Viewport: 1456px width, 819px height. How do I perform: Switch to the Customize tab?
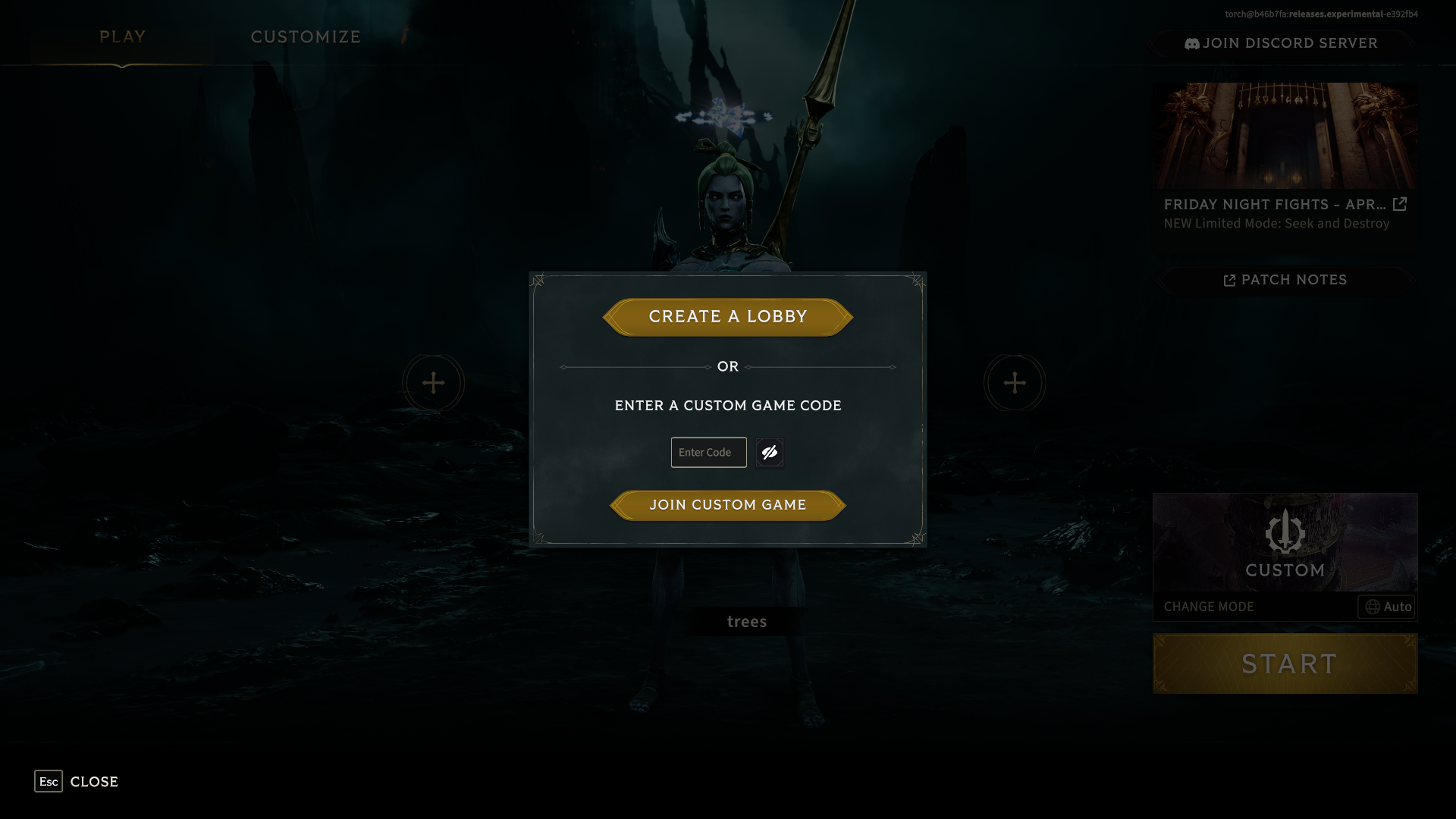pyautogui.click(x=306, y=37)
